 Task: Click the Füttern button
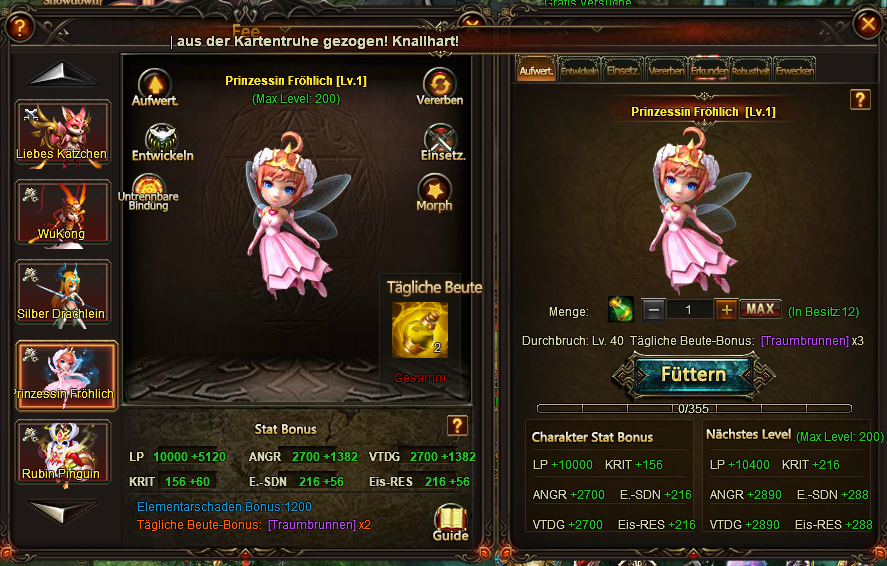click(x=693, y=374)
